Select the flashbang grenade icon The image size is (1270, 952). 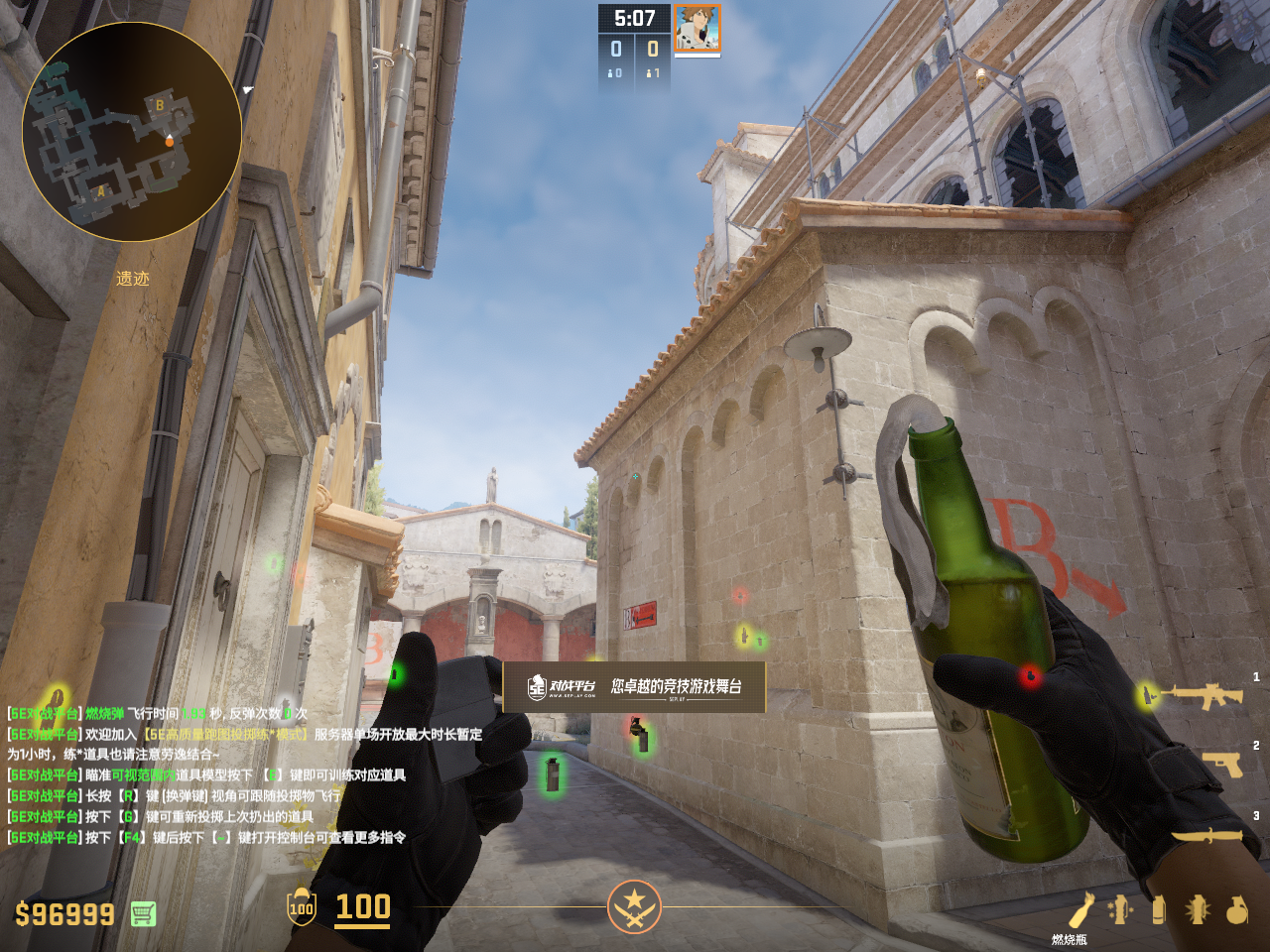click(1198, 909)
